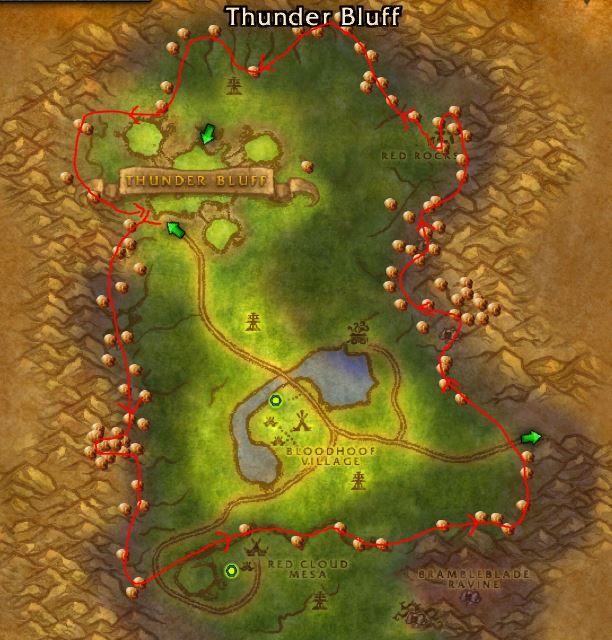Click the green arrow above the Thunder Bluff banner
The image size is (612, 640).
(208, 134)
